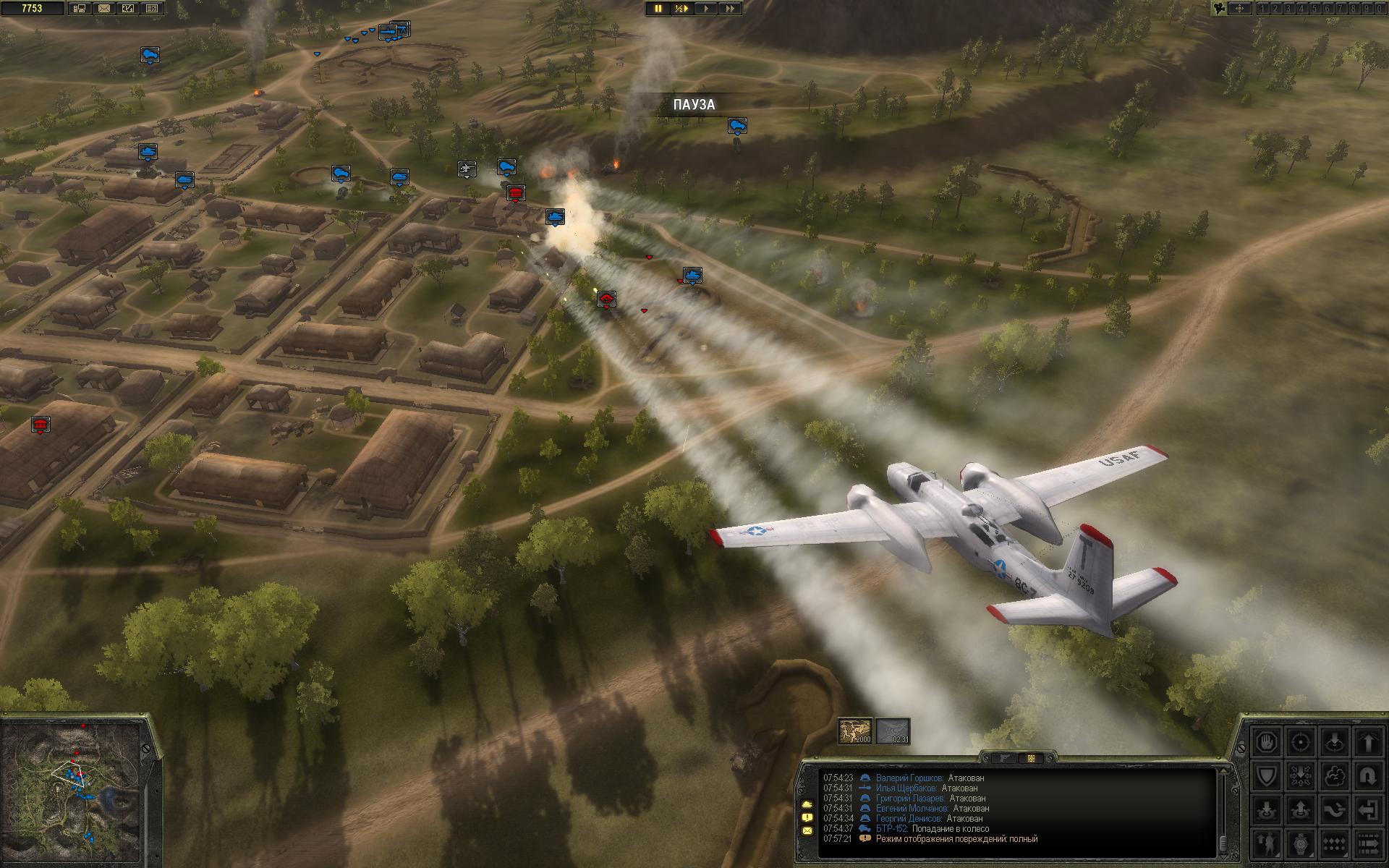Select the shield defend order

[x=1267, y=776]
